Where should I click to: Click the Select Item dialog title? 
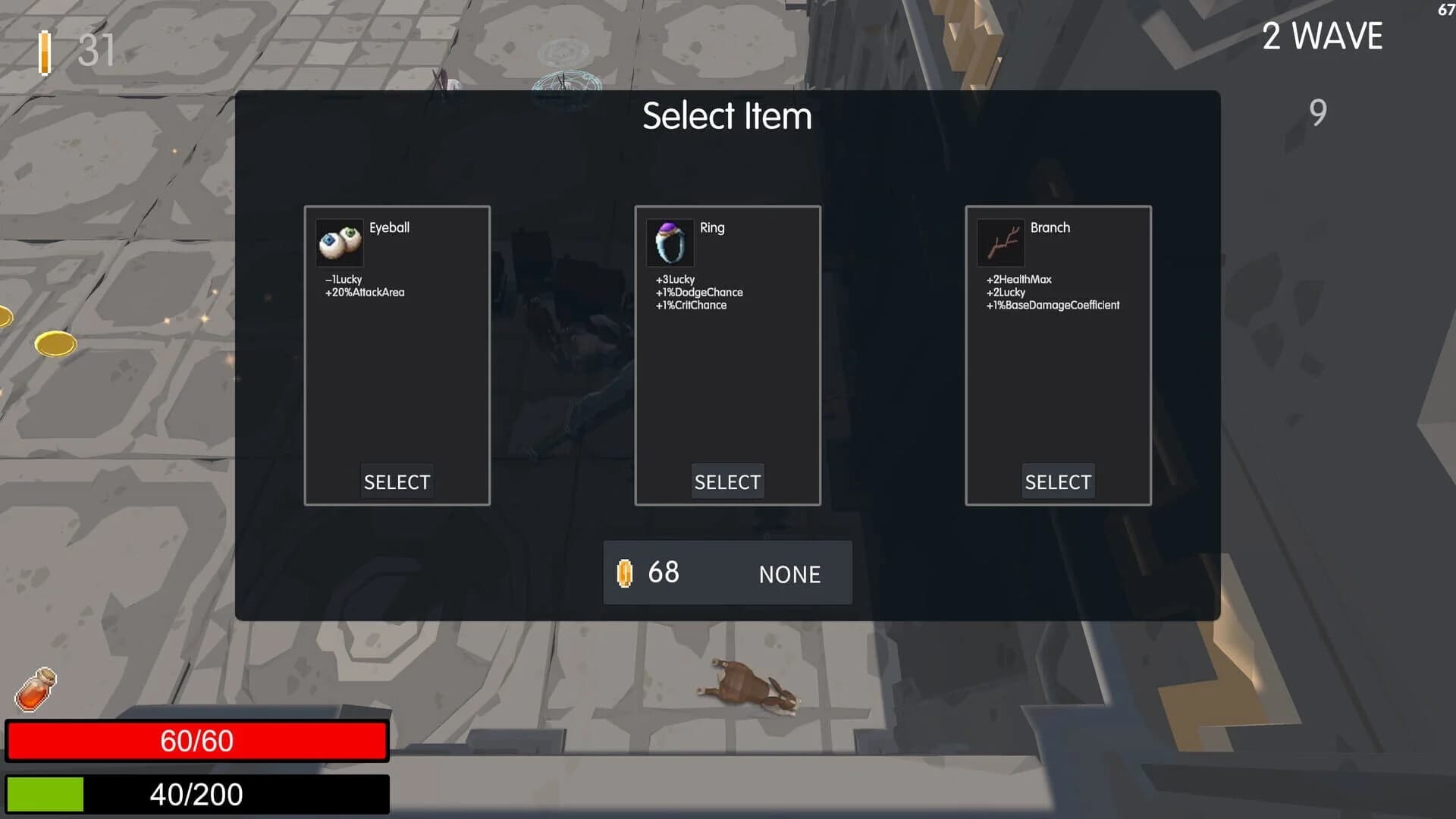(x=727, y=116)
